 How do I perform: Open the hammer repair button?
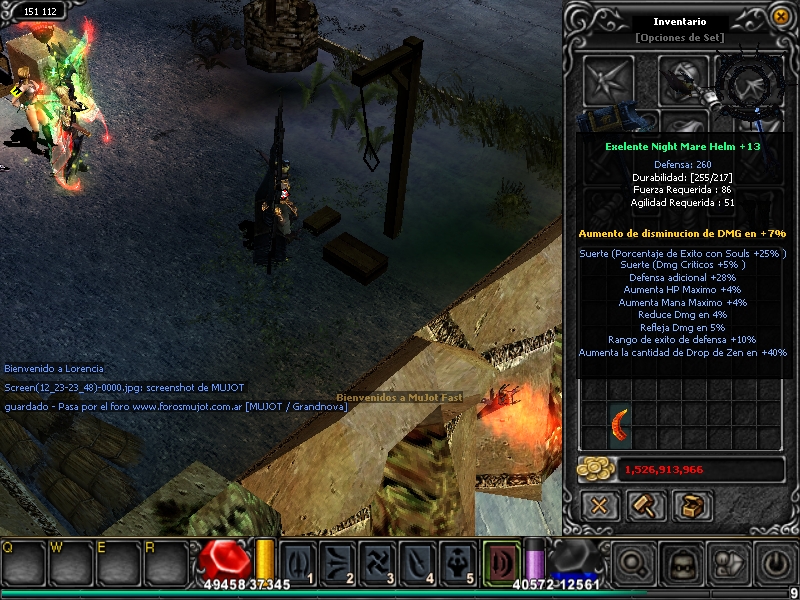645,506
